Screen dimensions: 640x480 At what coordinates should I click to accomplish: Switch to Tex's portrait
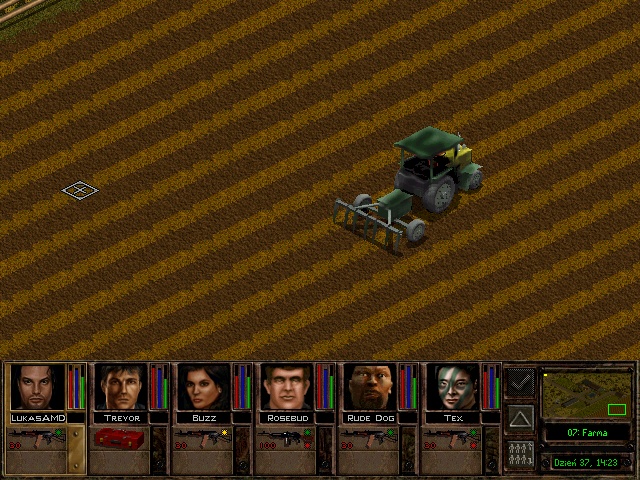454,387
